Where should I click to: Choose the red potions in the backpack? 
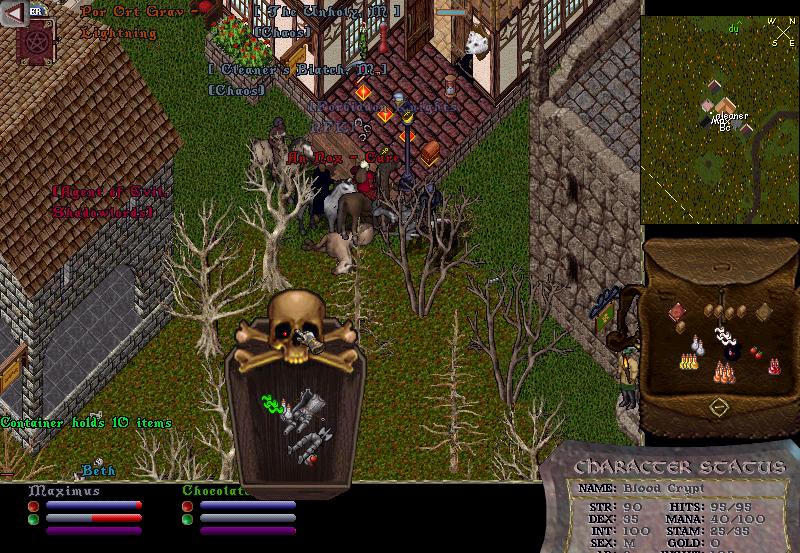click(773, 366)
